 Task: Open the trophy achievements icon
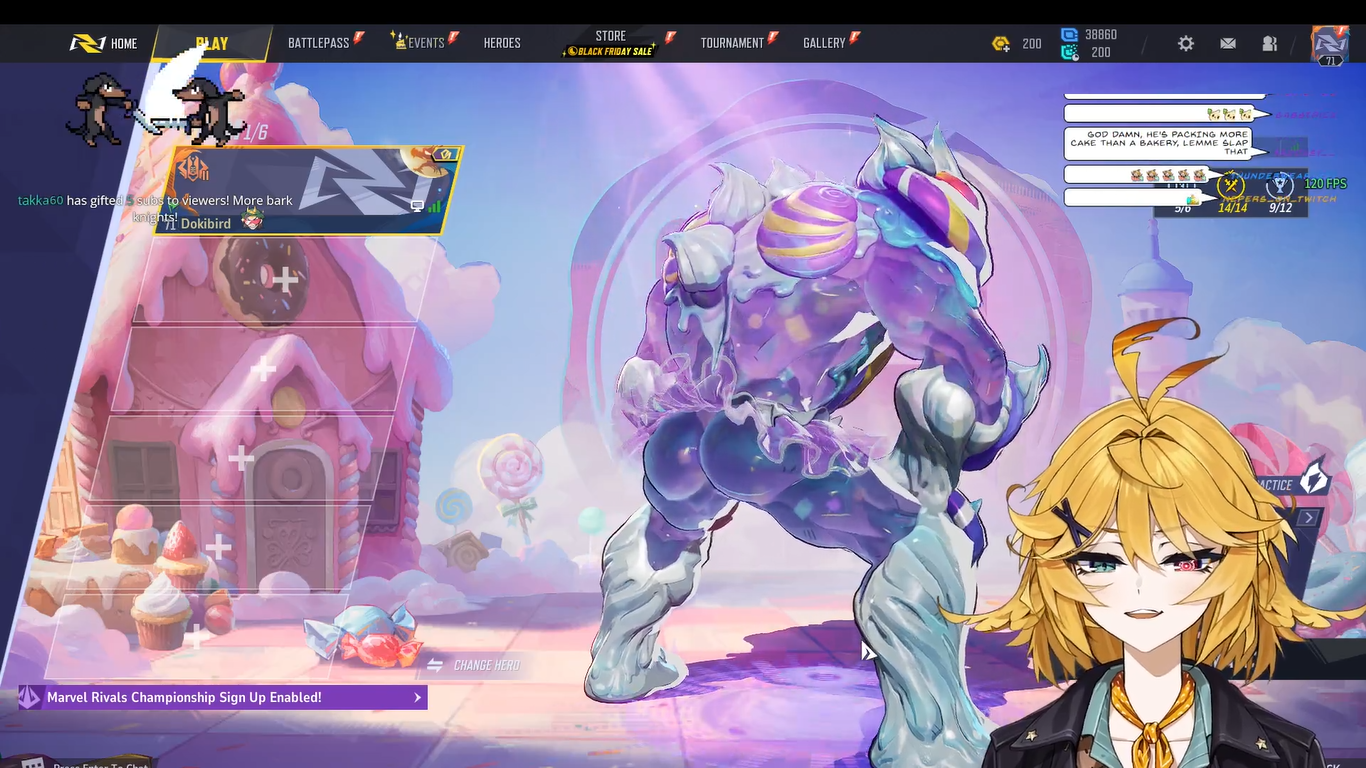pos(1279,186)
